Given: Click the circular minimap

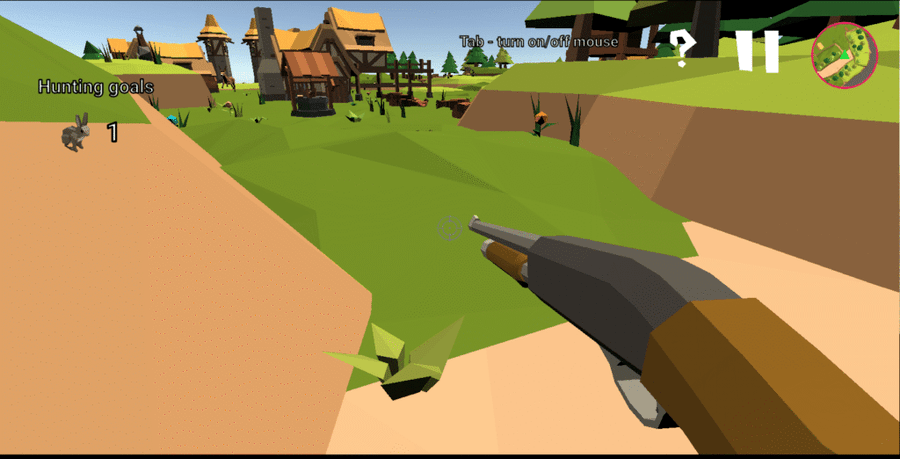Looking at the screenshot, I should [x=844, y=54].
